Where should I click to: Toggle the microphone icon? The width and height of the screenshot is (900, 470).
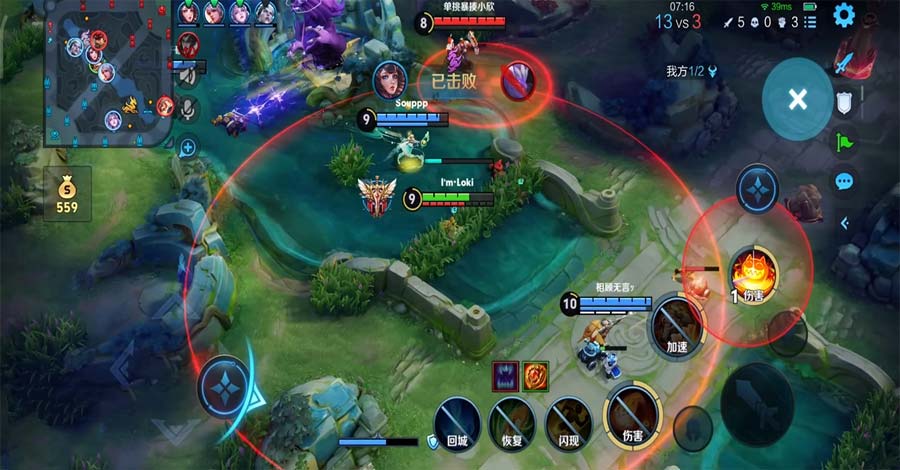[x=188, y=107]
